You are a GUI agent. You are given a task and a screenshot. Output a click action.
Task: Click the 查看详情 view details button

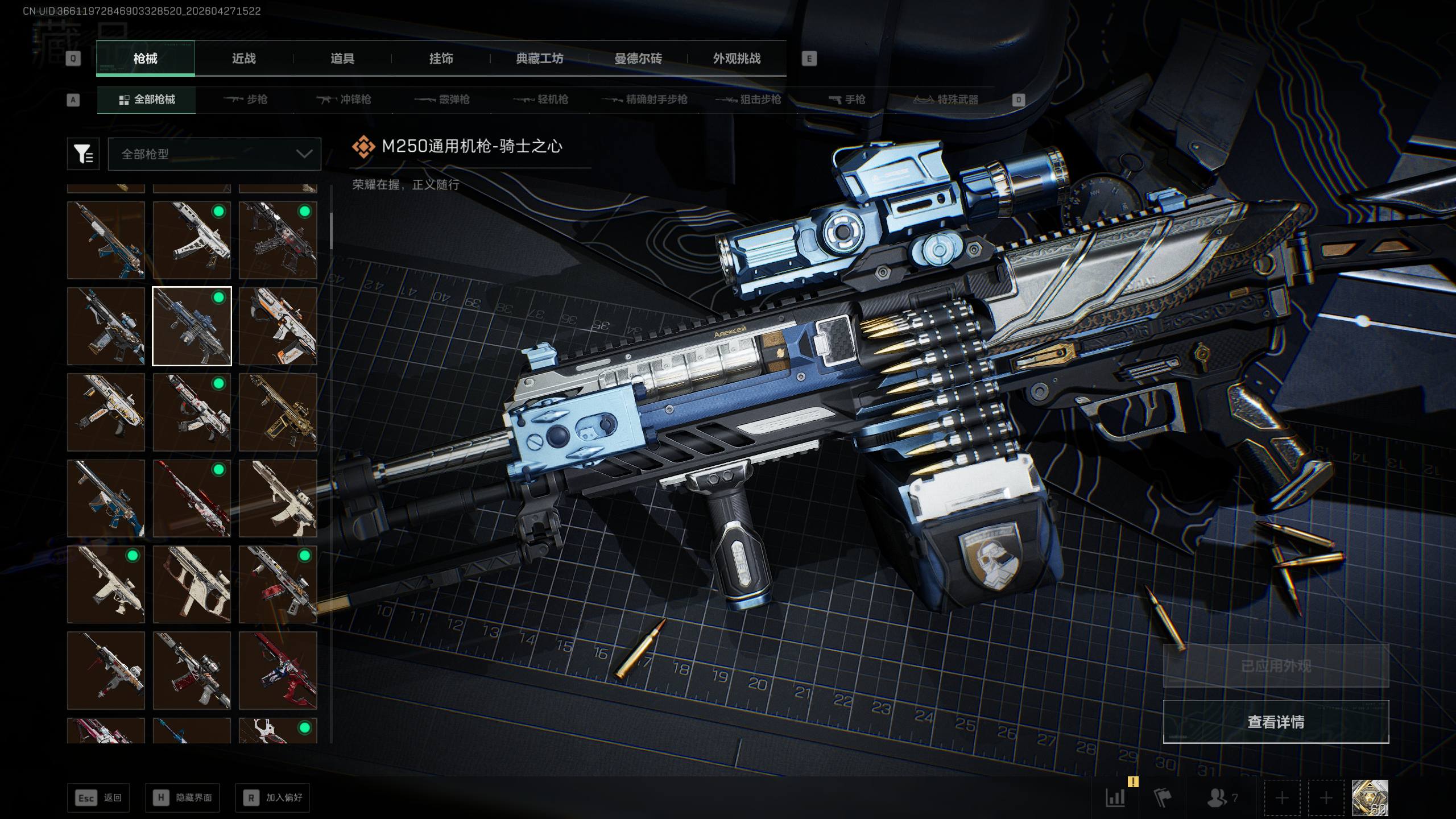[1276, 722]
